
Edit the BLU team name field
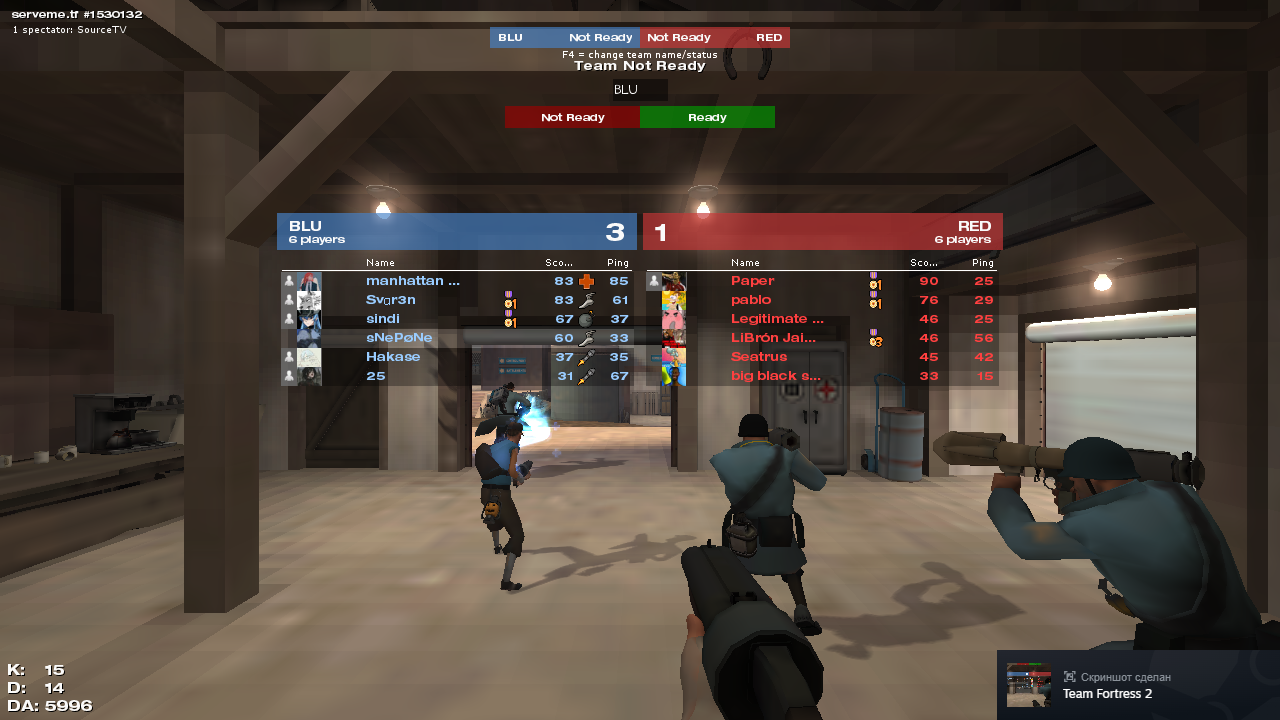coord(639,90)
